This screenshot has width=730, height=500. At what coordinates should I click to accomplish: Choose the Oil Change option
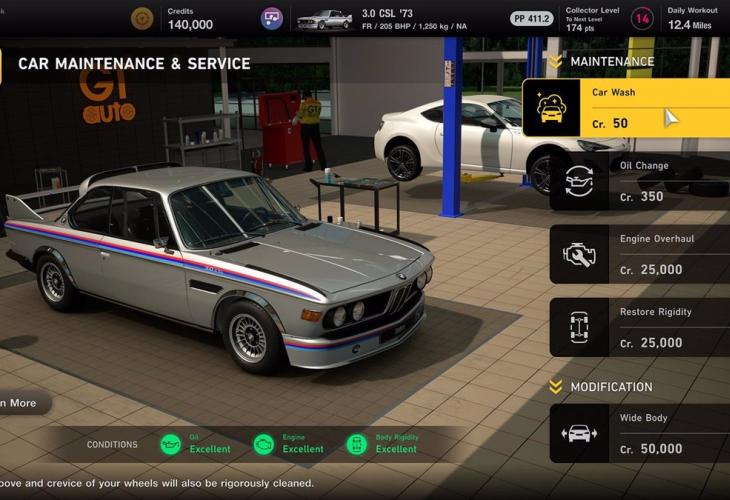click(640, 181)
